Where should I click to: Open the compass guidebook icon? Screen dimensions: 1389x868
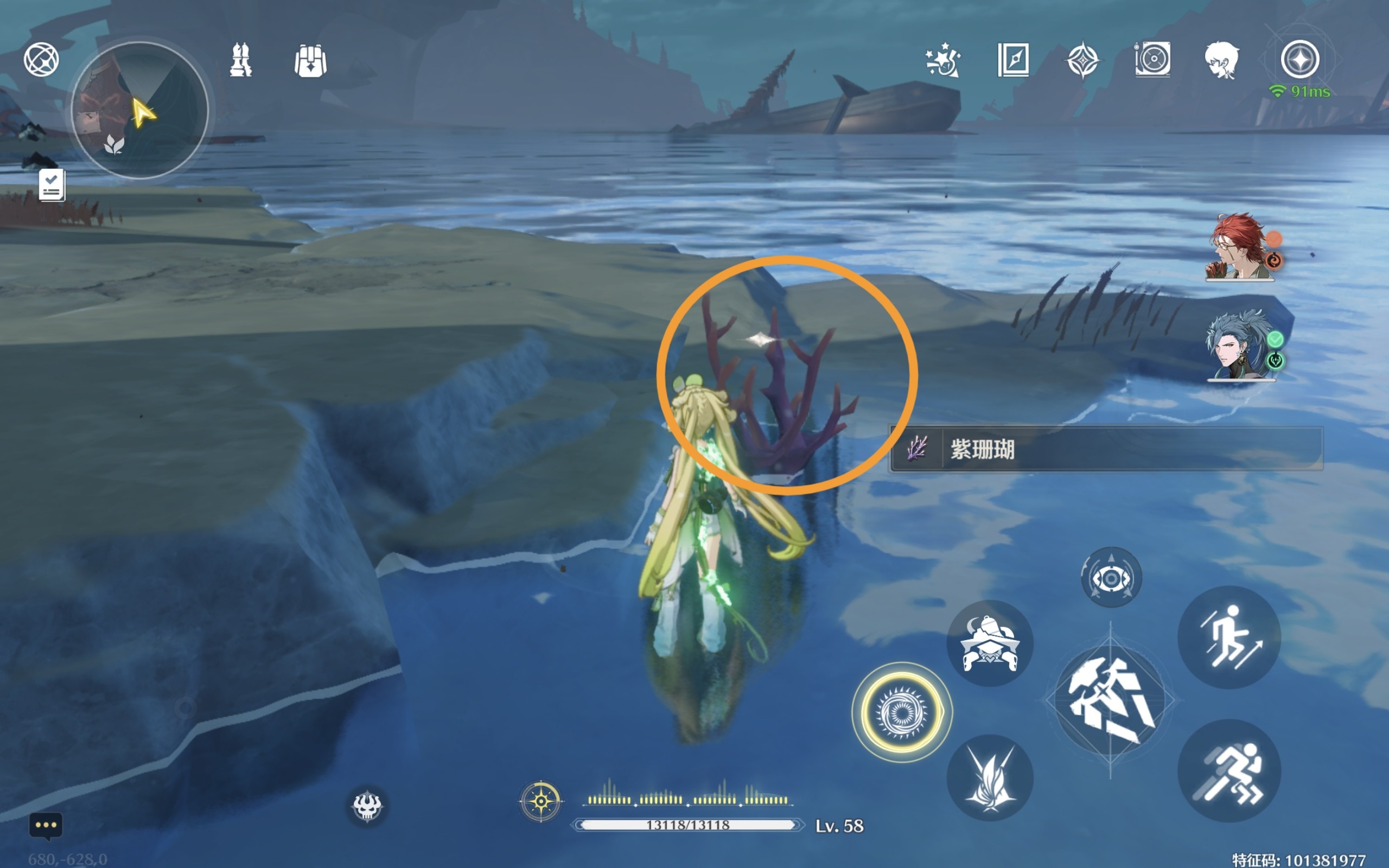(x=1013, y=60)
